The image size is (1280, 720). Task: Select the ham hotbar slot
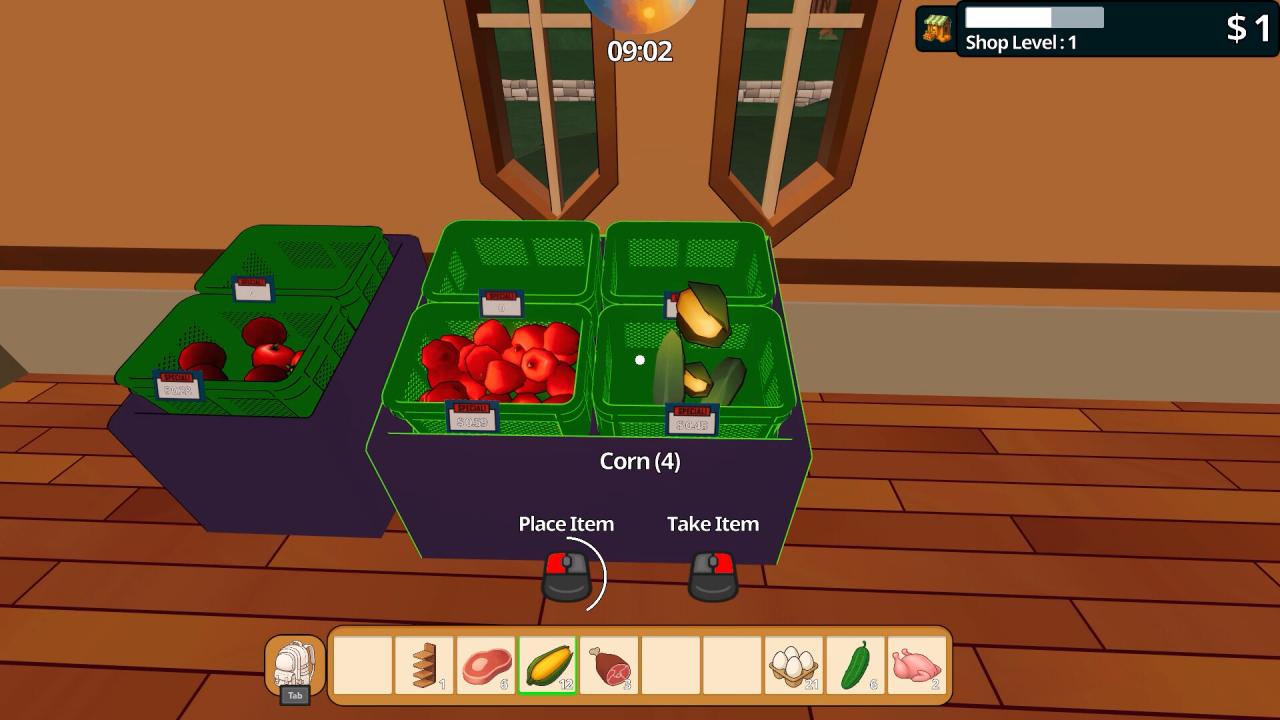[608, 662]
